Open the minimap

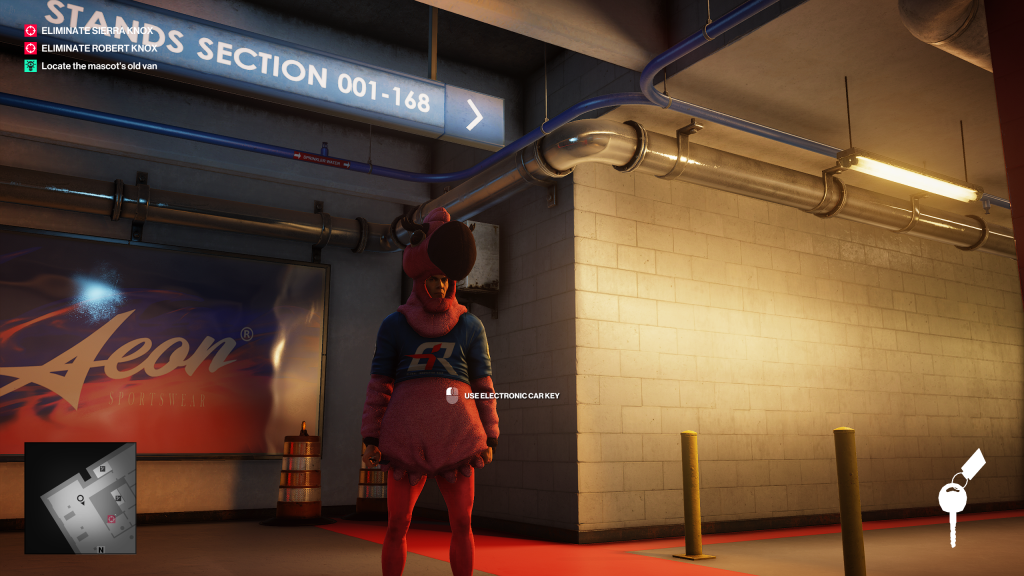coord(80,498)
